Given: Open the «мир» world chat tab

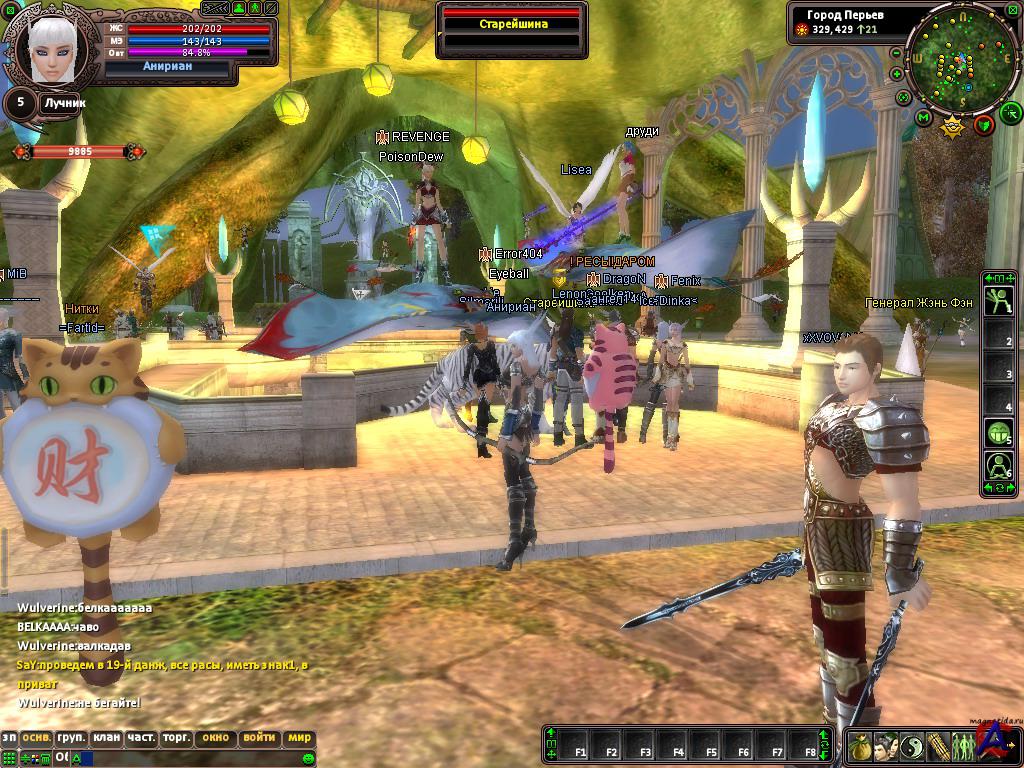Looking at the screenshot, I should [x=300, y=738].
